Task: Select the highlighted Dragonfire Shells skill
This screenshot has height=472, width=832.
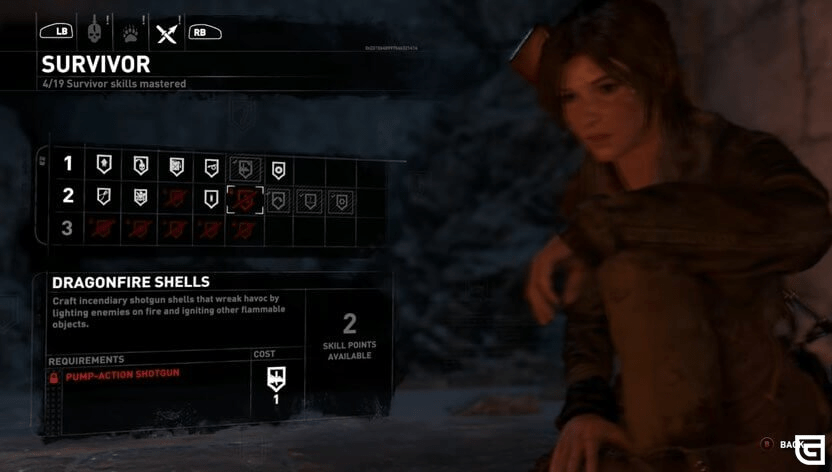Action: pyautogui.click(x=246, y=199)
